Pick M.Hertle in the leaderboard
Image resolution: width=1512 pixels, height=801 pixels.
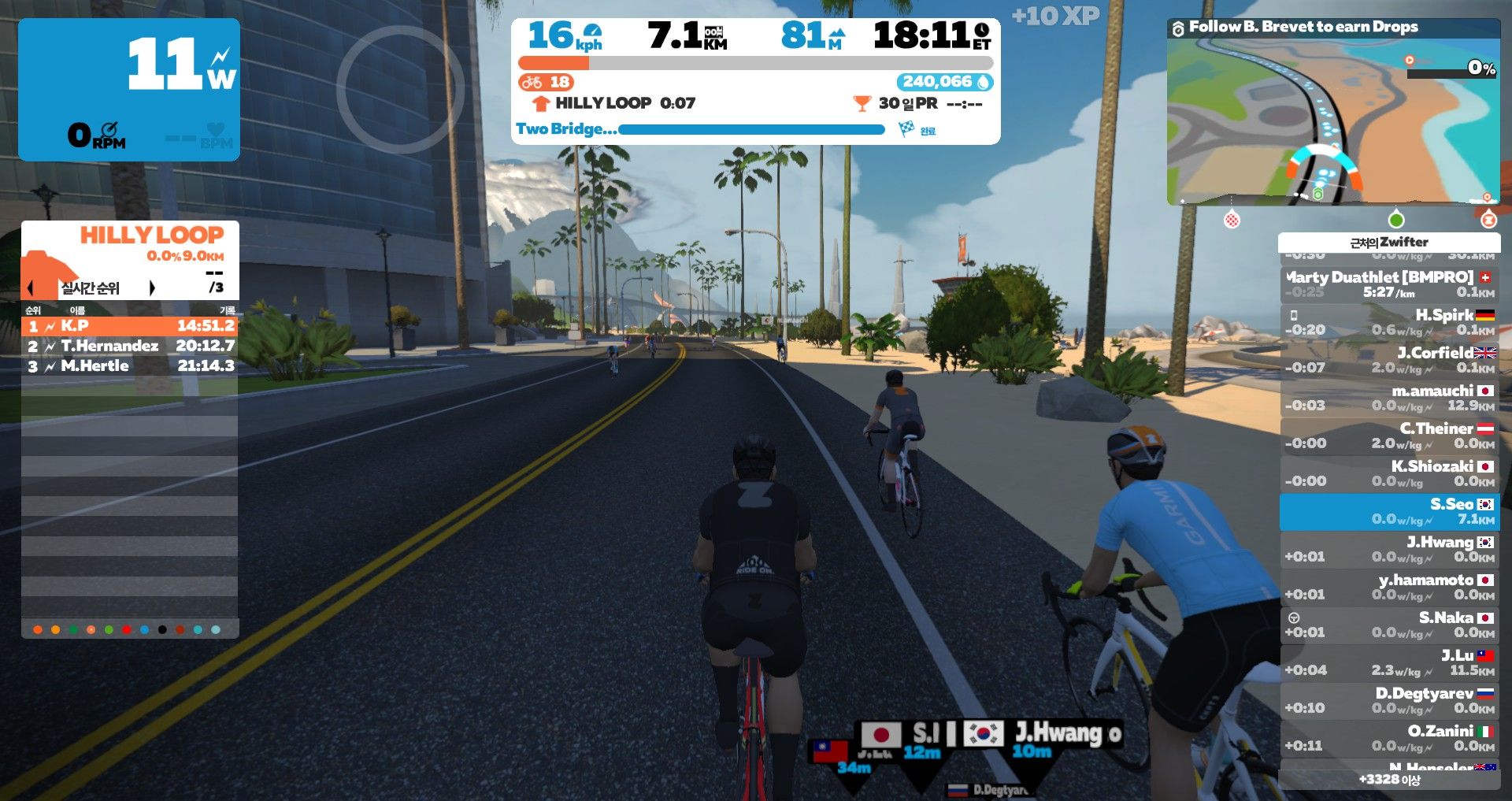[x=130, y=365]
